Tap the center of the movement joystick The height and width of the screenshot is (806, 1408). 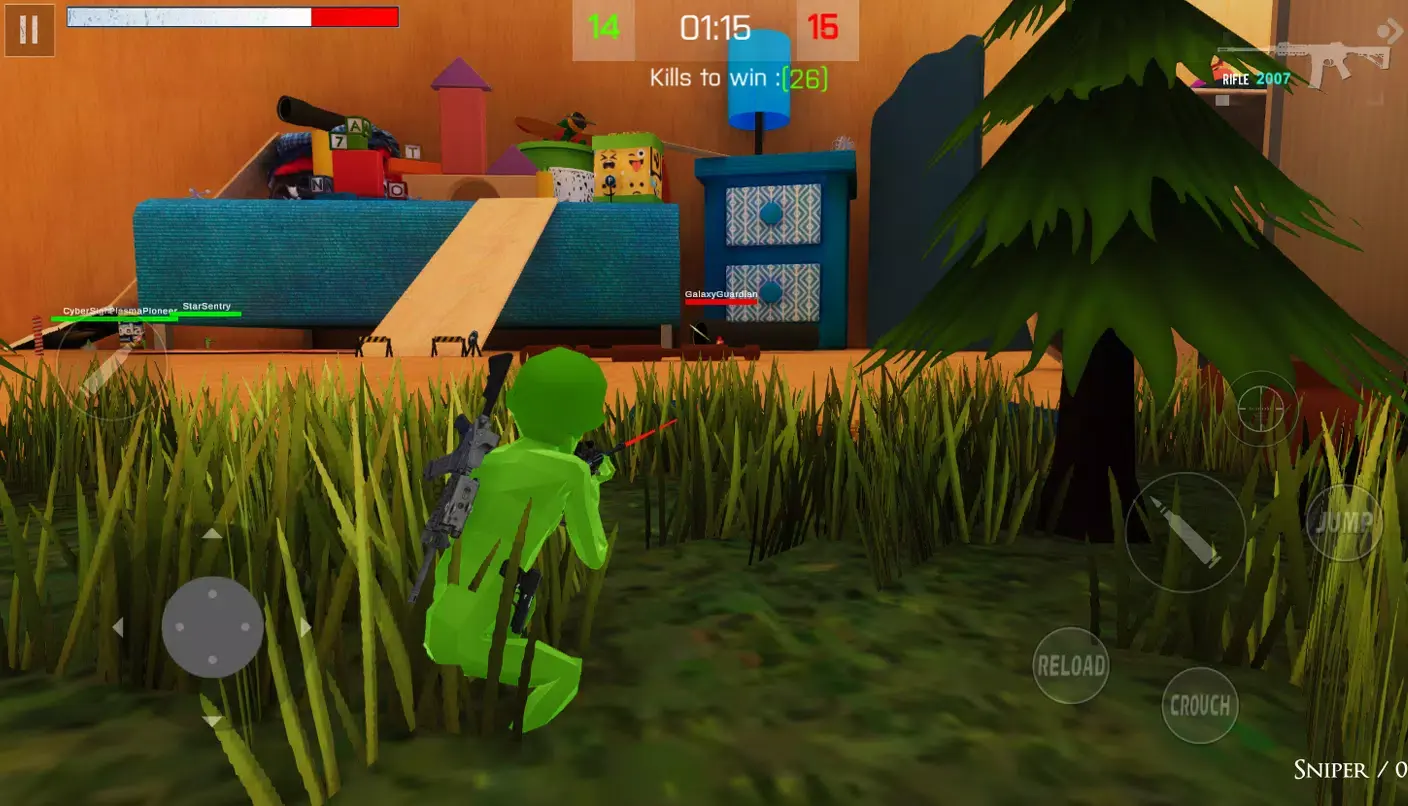point(210,627)
